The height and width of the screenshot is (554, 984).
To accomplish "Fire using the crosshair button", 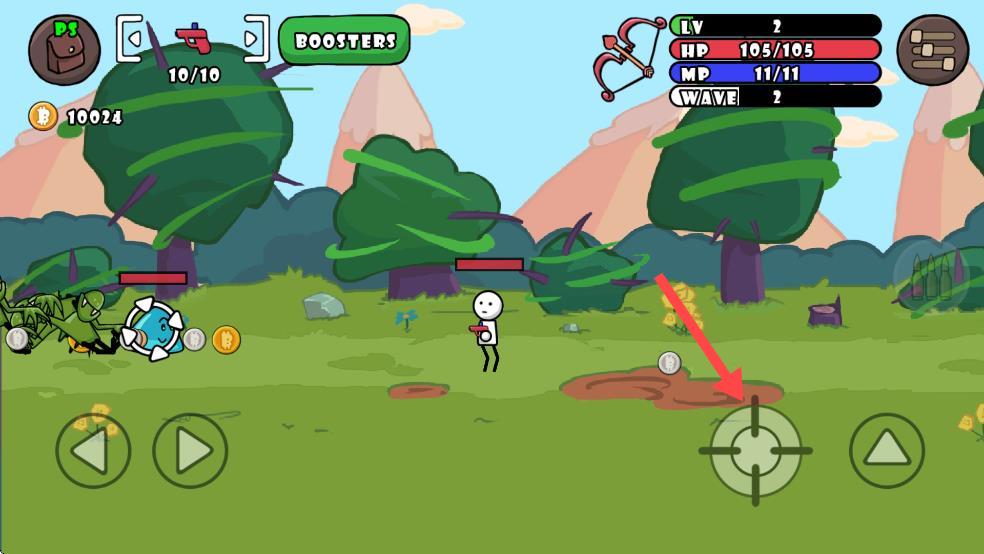I will pos(755,450).
